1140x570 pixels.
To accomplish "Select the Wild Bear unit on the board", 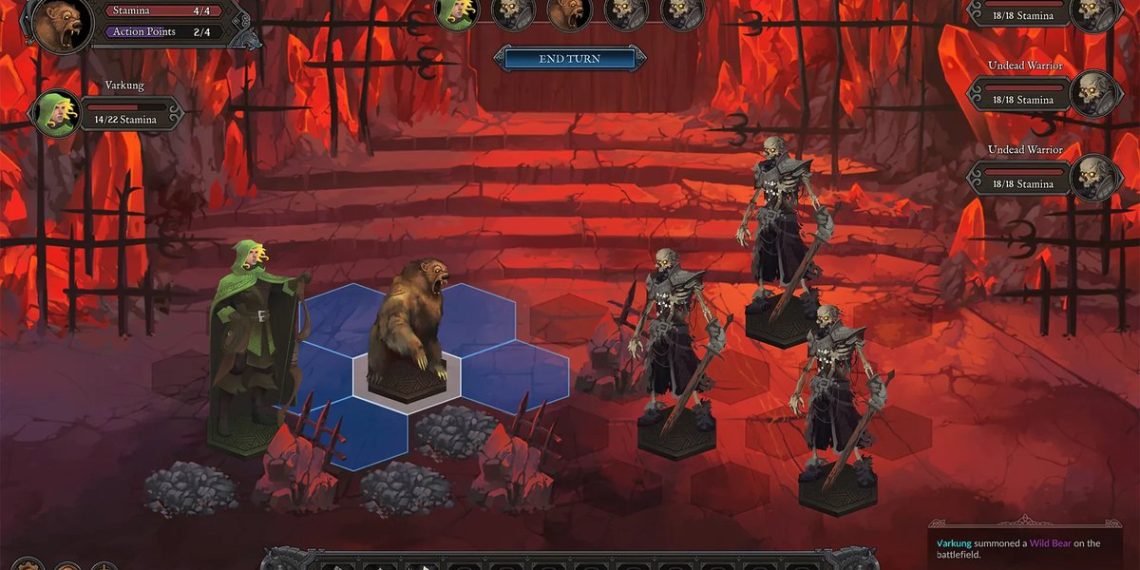I will (x=407, y=325).
